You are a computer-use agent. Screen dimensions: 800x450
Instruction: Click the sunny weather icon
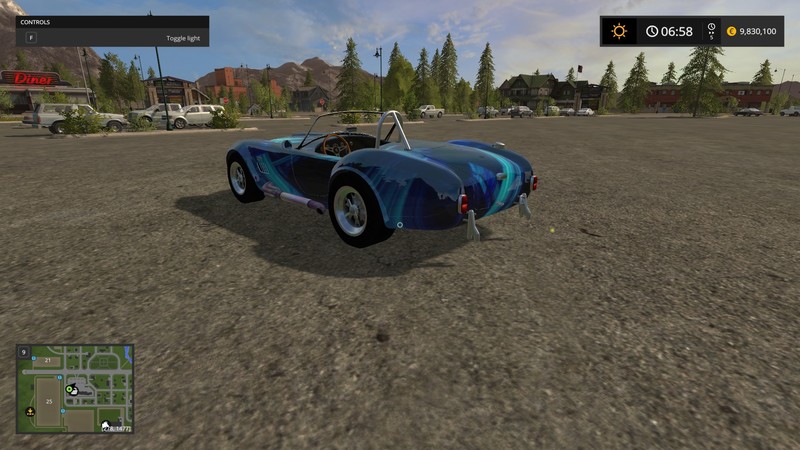pyautogui.click(x=619, y=31)
